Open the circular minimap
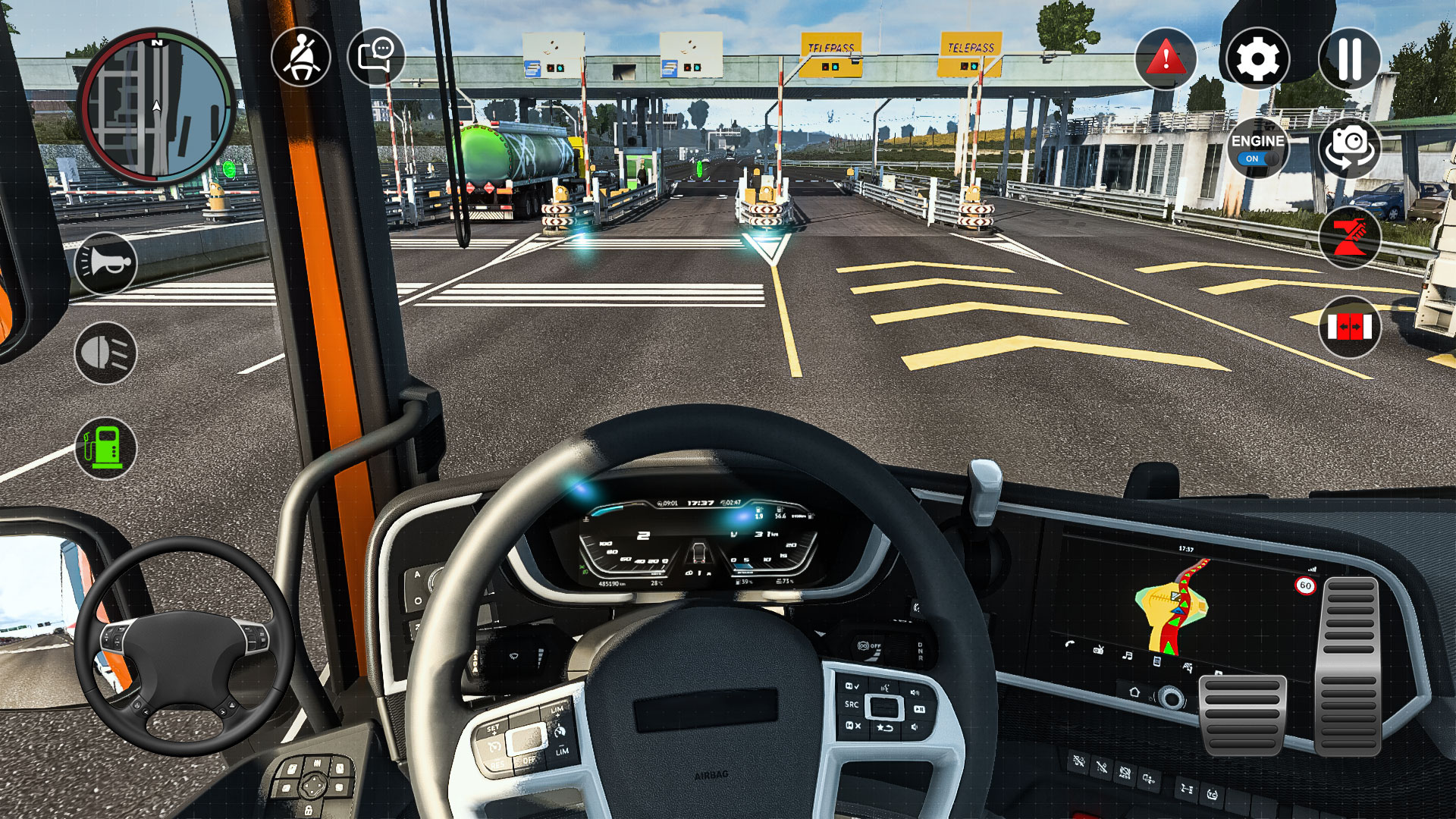 (x=156, y=108)
